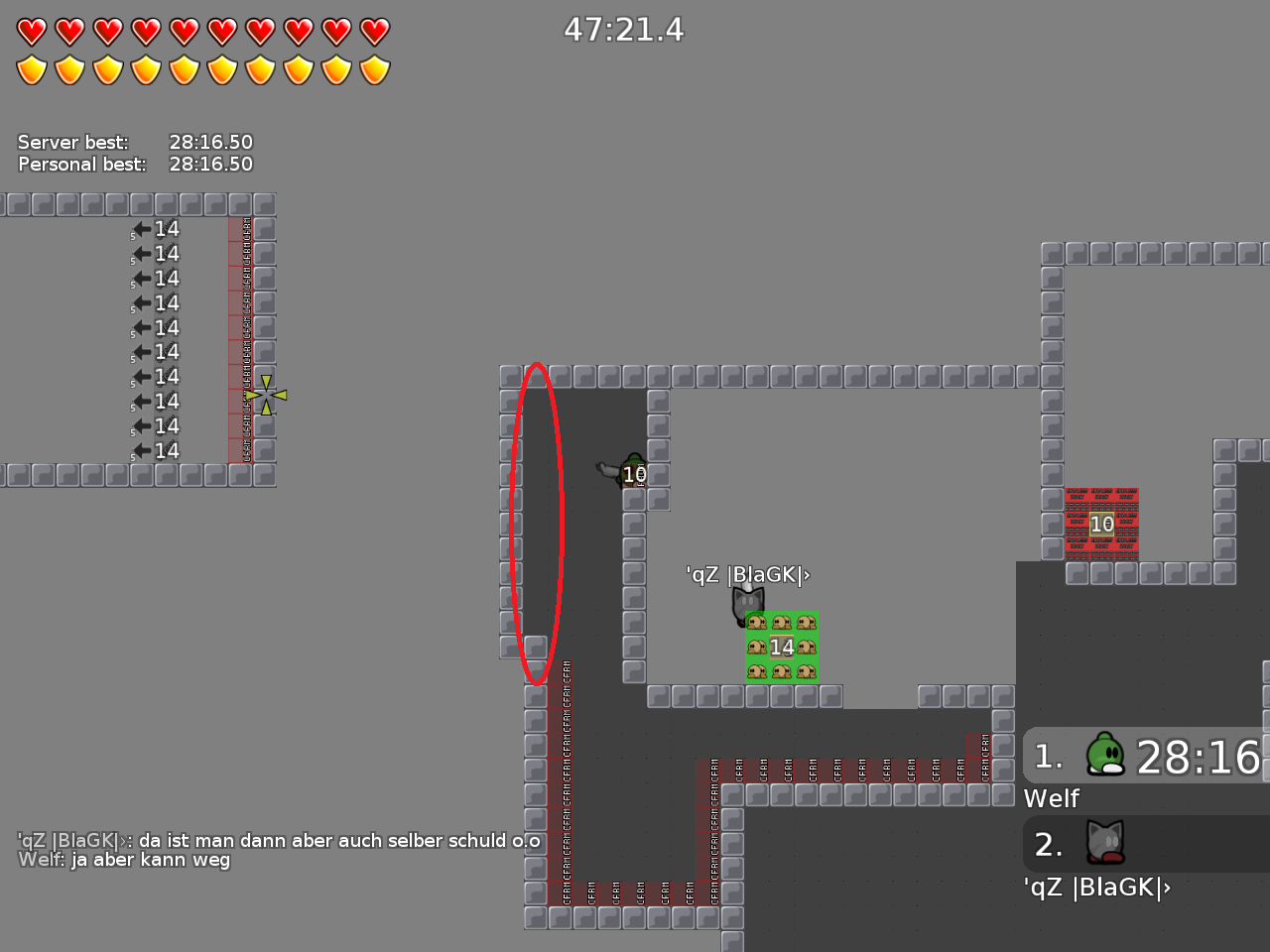Click Welf's green tee avatar on the scoreboard
1270x952 pixels.
(x=1104, y=756)
